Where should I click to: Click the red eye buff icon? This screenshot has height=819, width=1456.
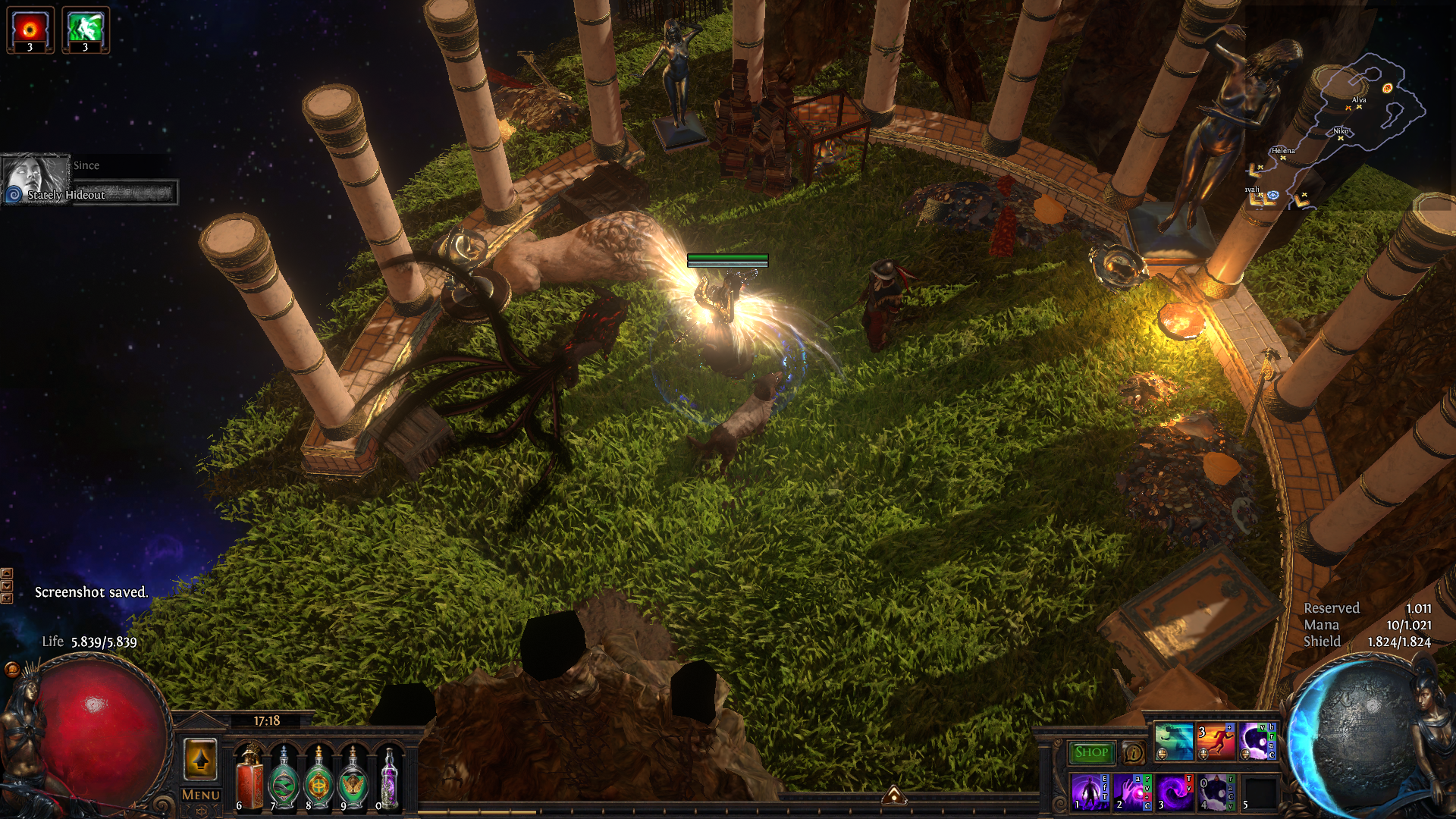[30, 30]
